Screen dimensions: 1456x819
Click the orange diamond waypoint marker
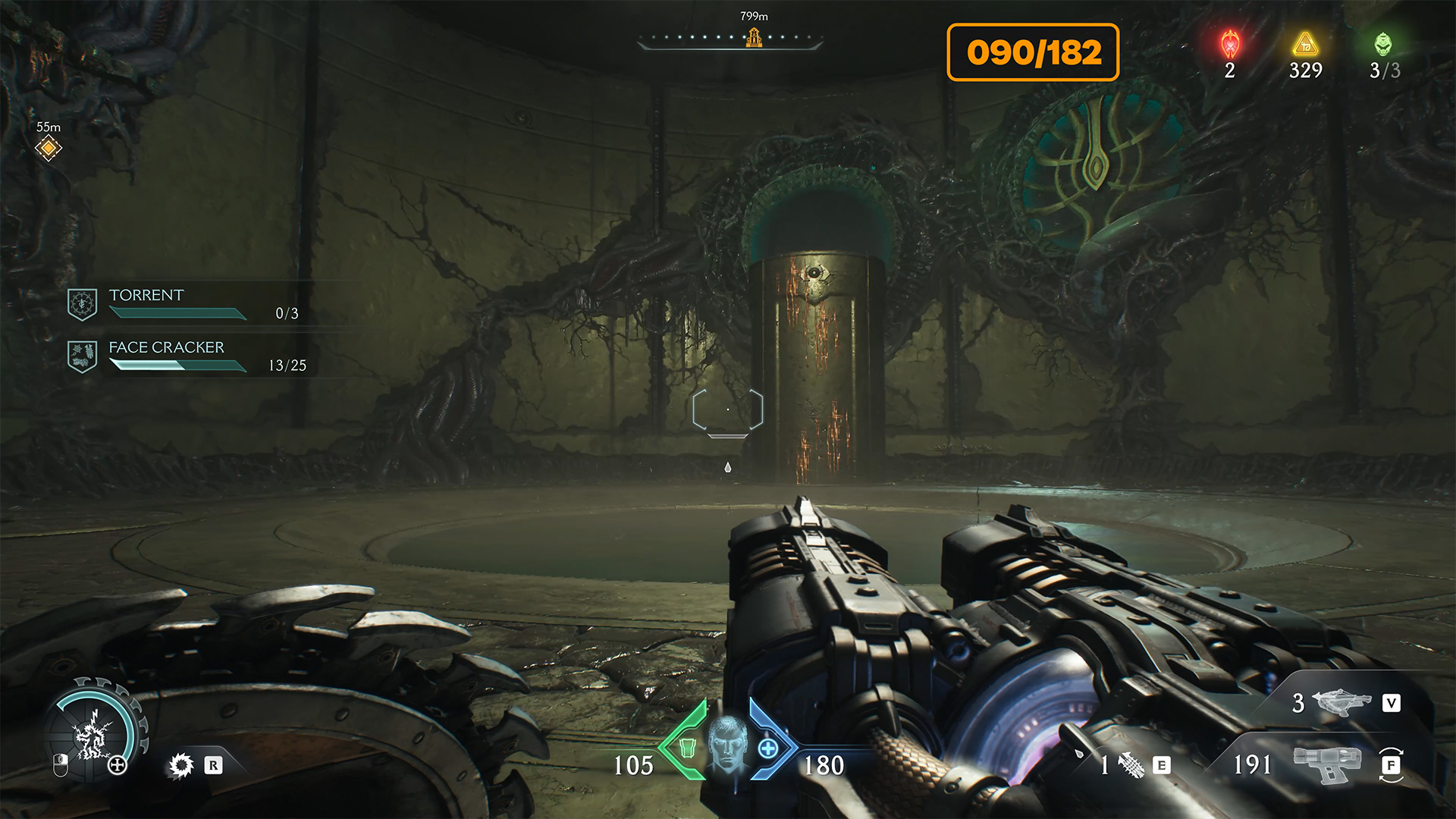49,148
